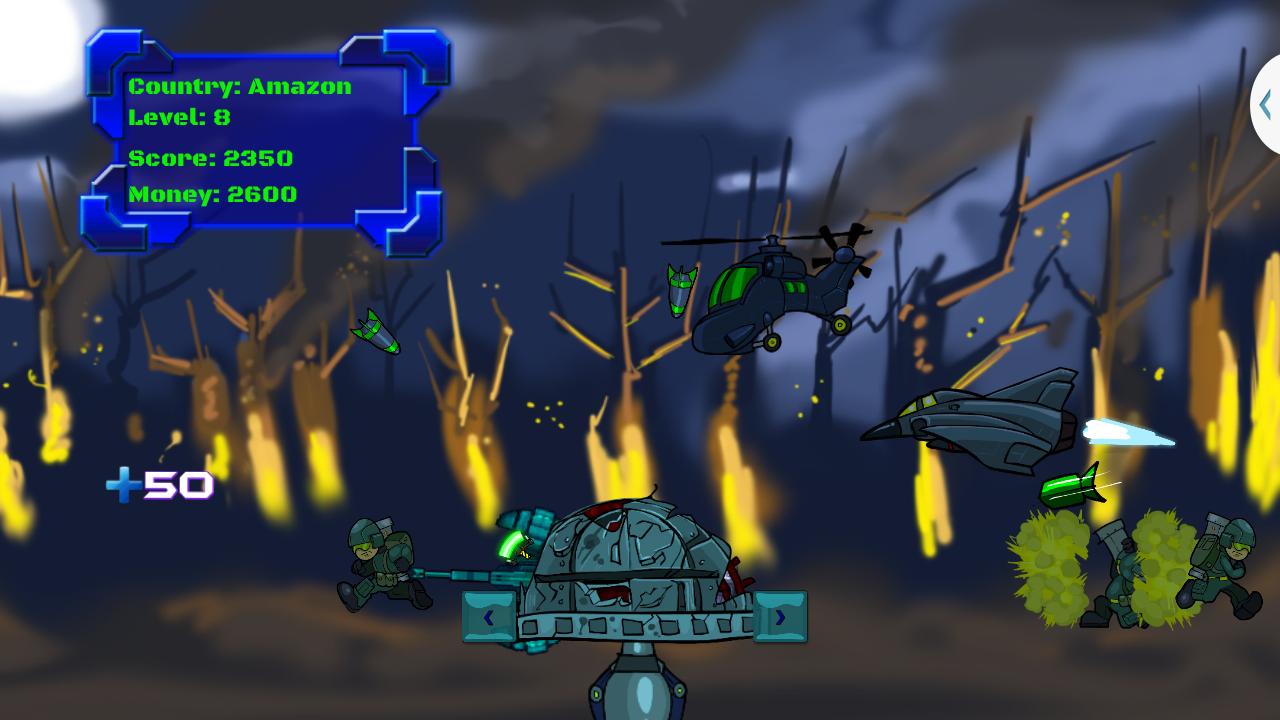1280x720 pixels.
Task: Click the right movement arrow on the turret
Action: 780,618
